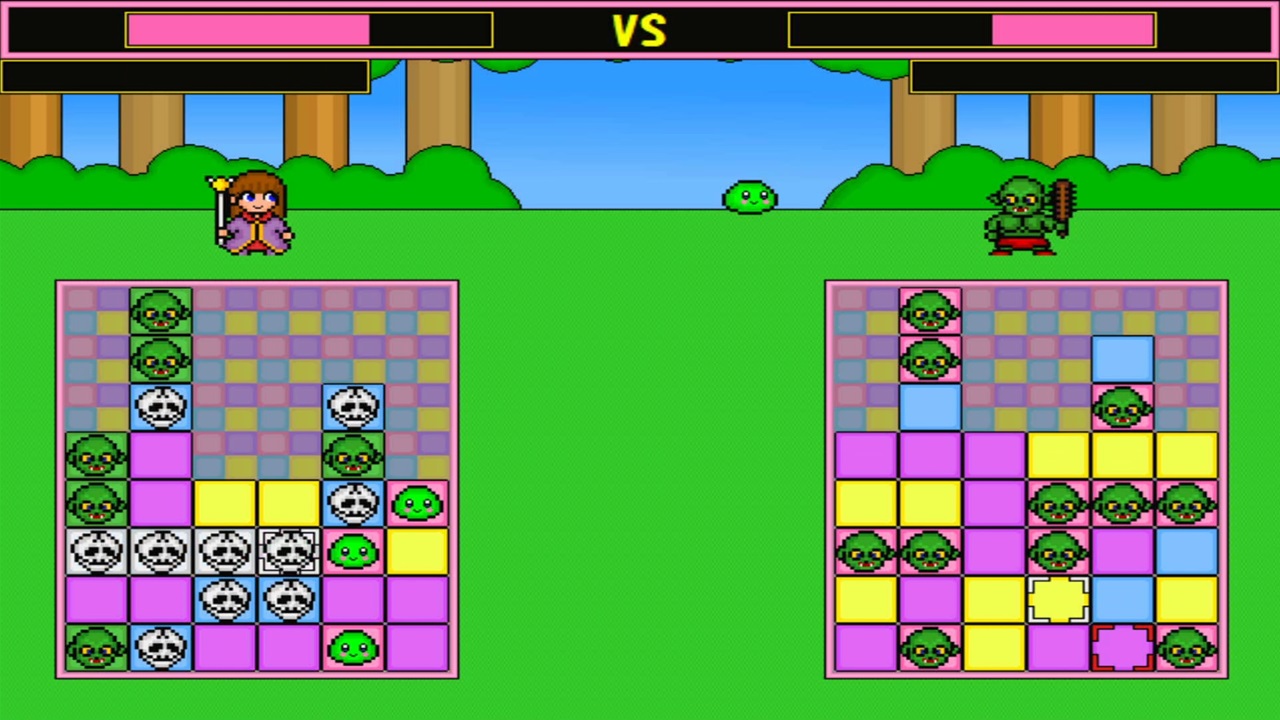Click the right player's black status bar
This screenshot has height=720, width=1280.
click(x=1093, y=77)
